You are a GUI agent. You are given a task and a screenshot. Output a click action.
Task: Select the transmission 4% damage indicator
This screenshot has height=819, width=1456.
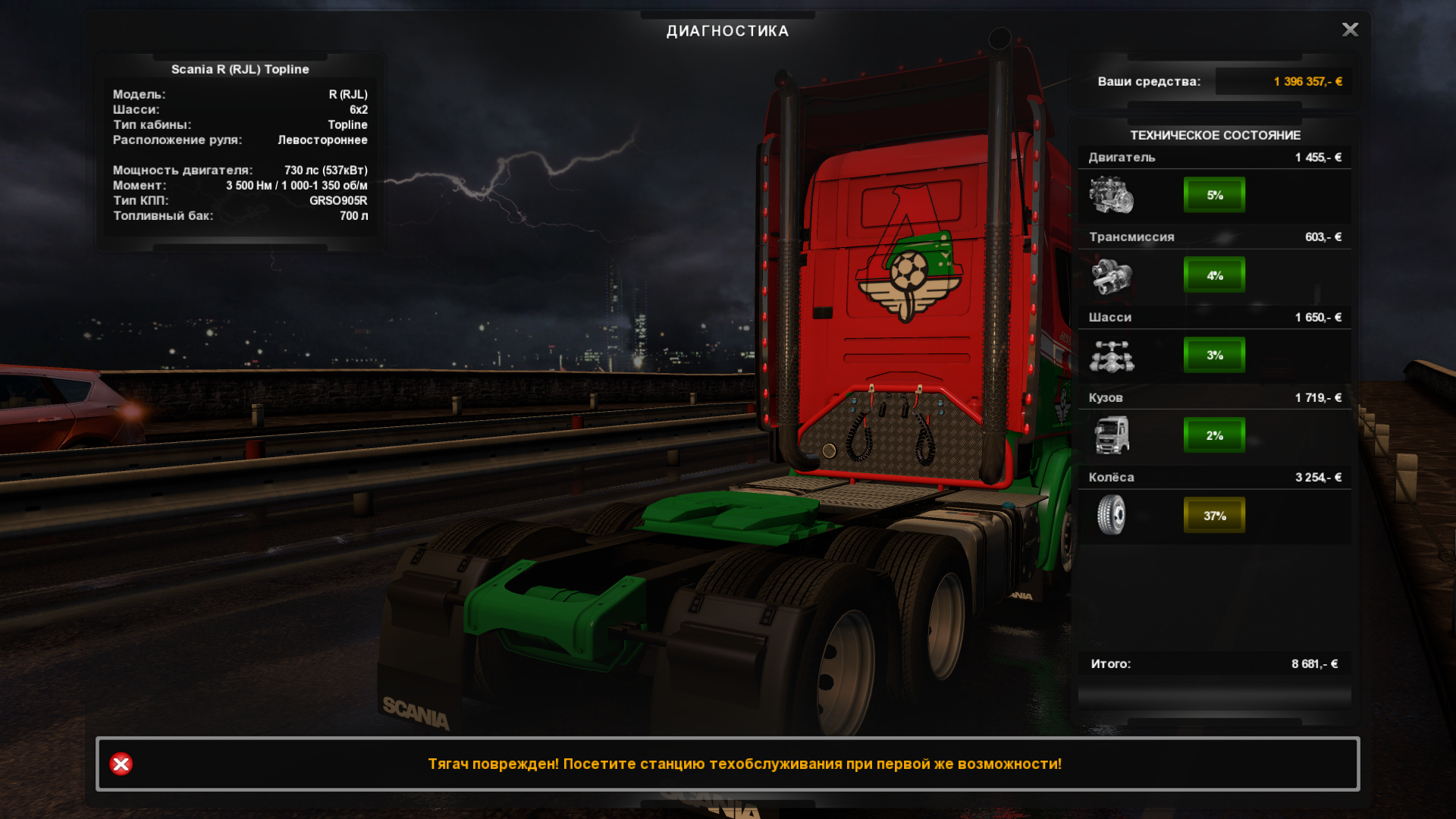click(x=1214, y=275)
